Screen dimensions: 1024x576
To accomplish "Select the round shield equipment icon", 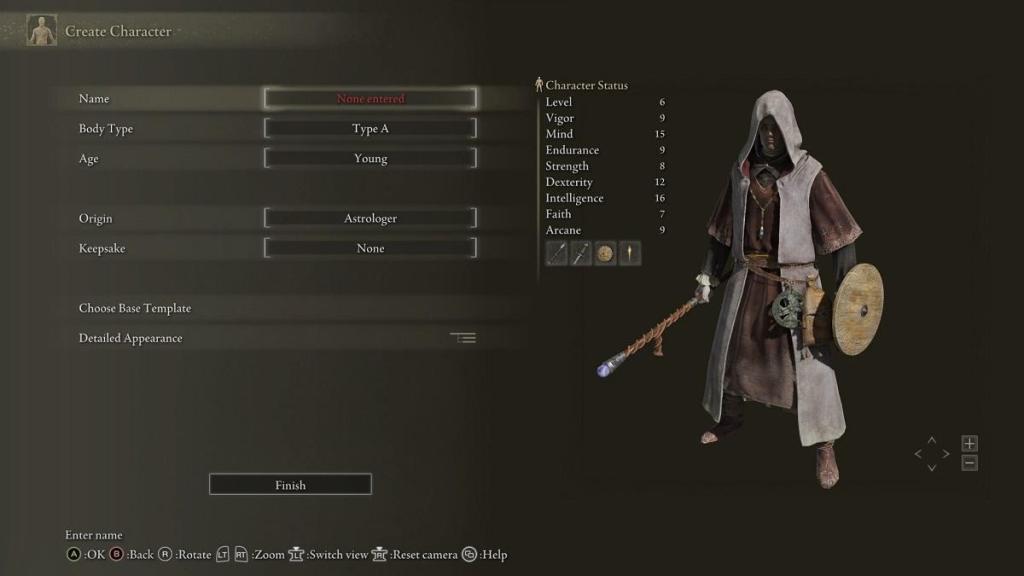I will point(605,254).
